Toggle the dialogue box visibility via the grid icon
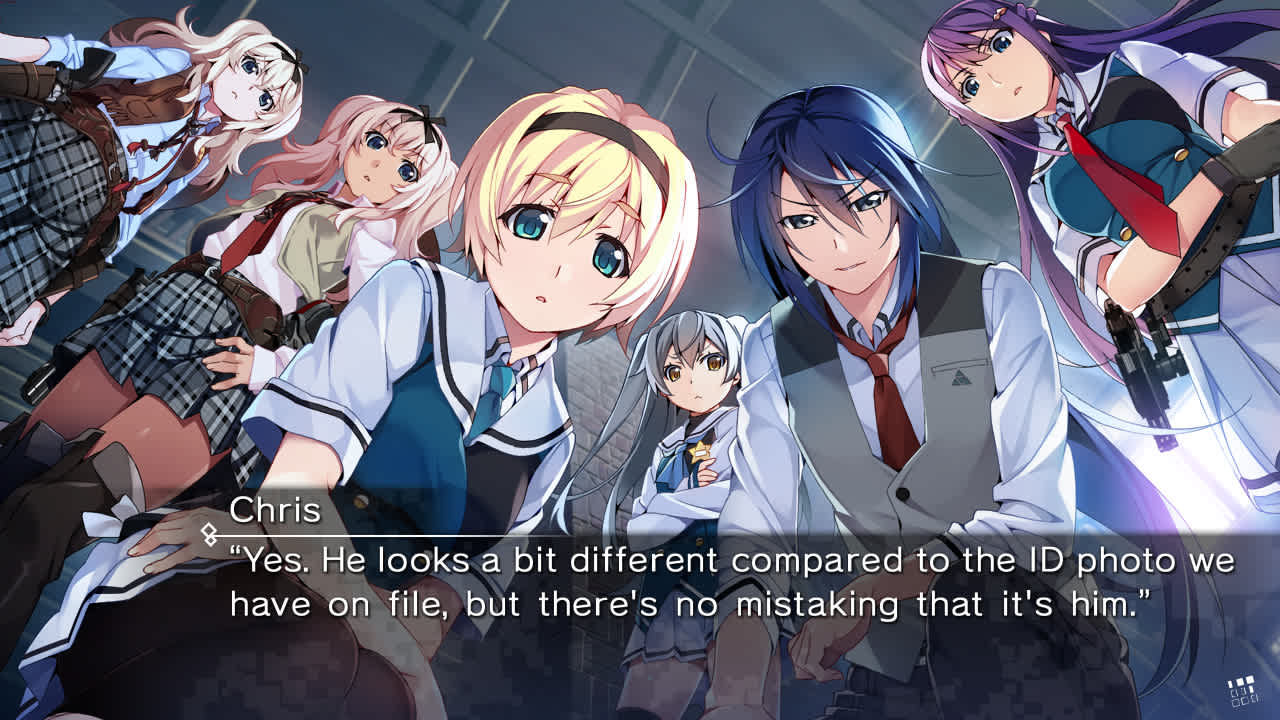 pyautogui.click(x=1243, y=692)
